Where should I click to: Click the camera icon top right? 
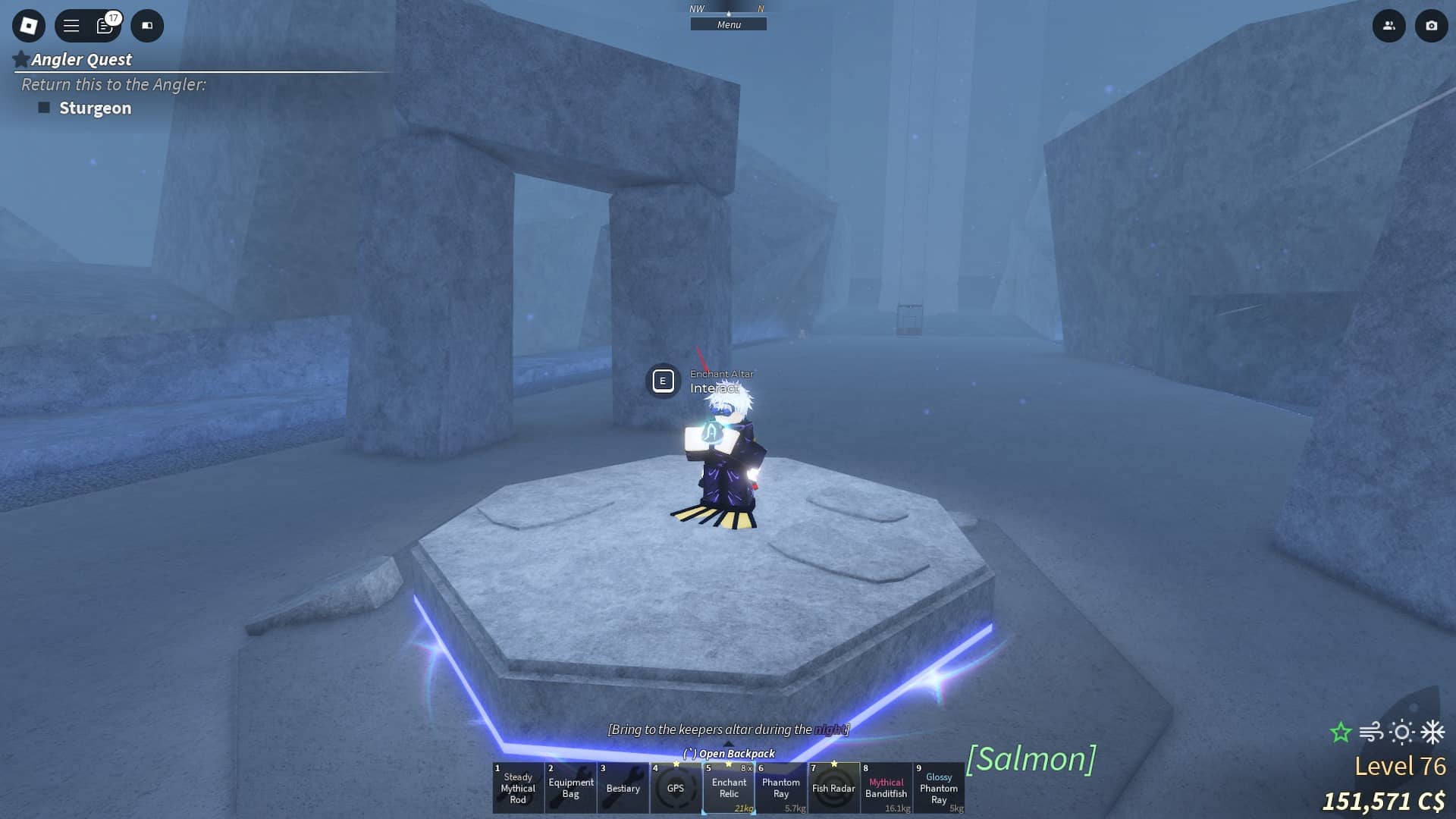[1430, 25]
